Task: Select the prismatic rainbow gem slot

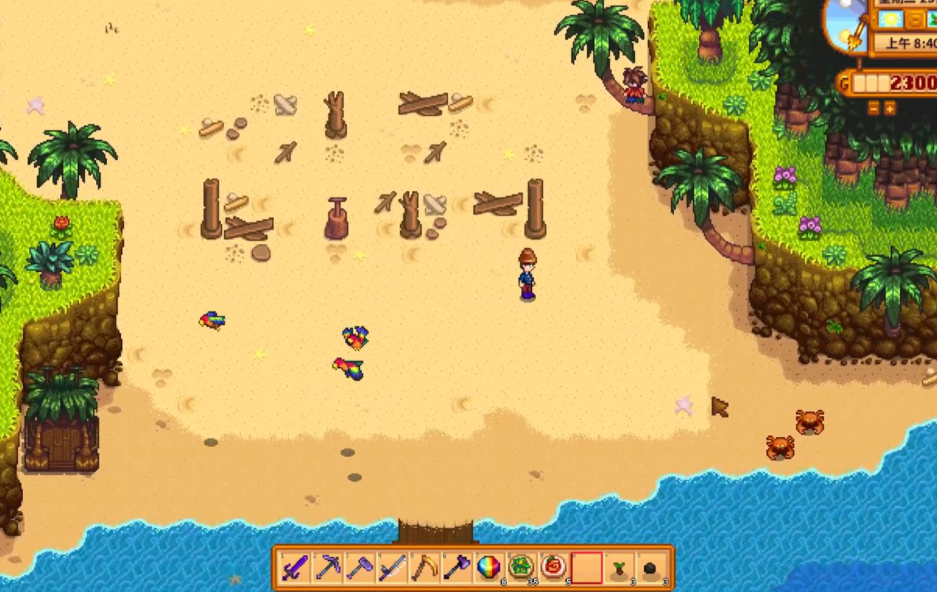Action: pos(489,567)
